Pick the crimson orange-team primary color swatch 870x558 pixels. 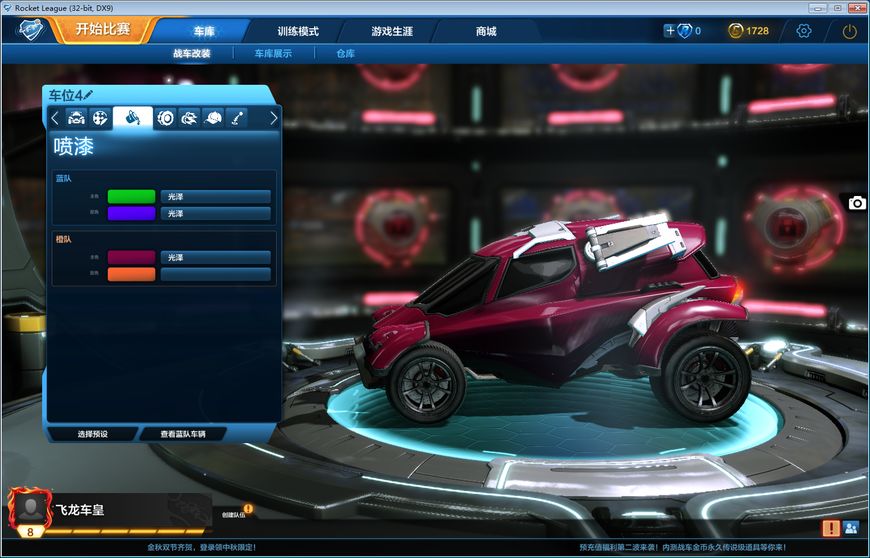(x=131, y=257)
